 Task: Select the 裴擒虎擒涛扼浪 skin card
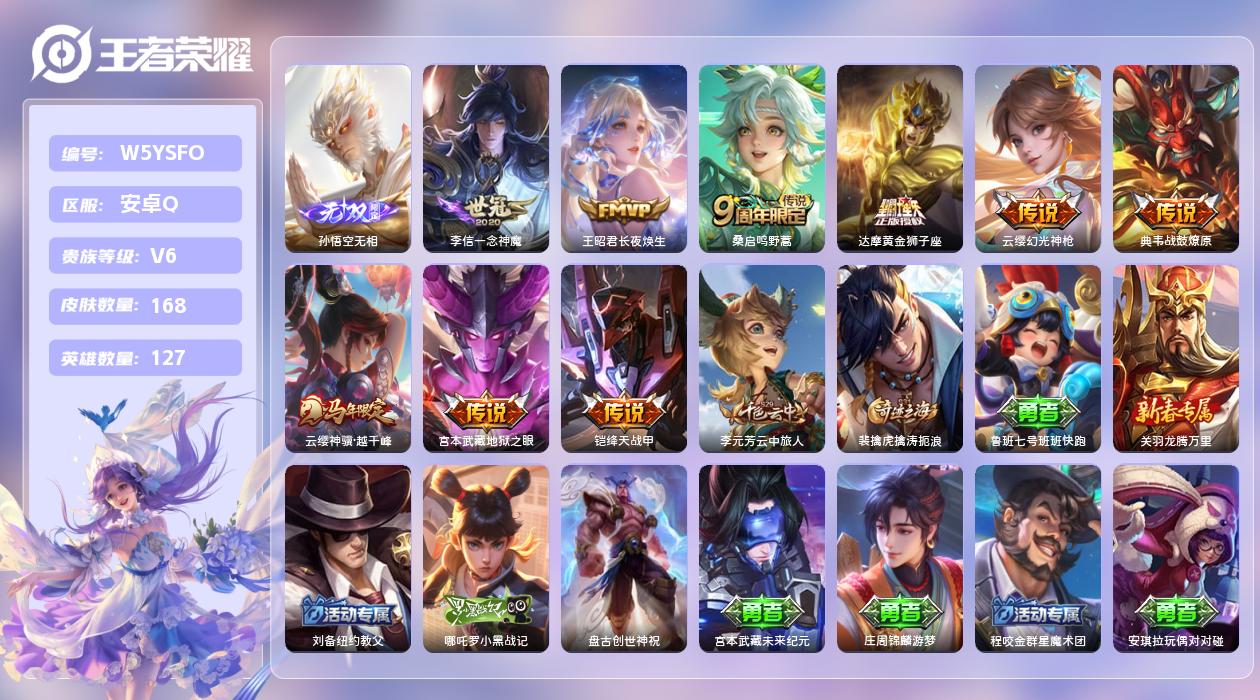899,358
